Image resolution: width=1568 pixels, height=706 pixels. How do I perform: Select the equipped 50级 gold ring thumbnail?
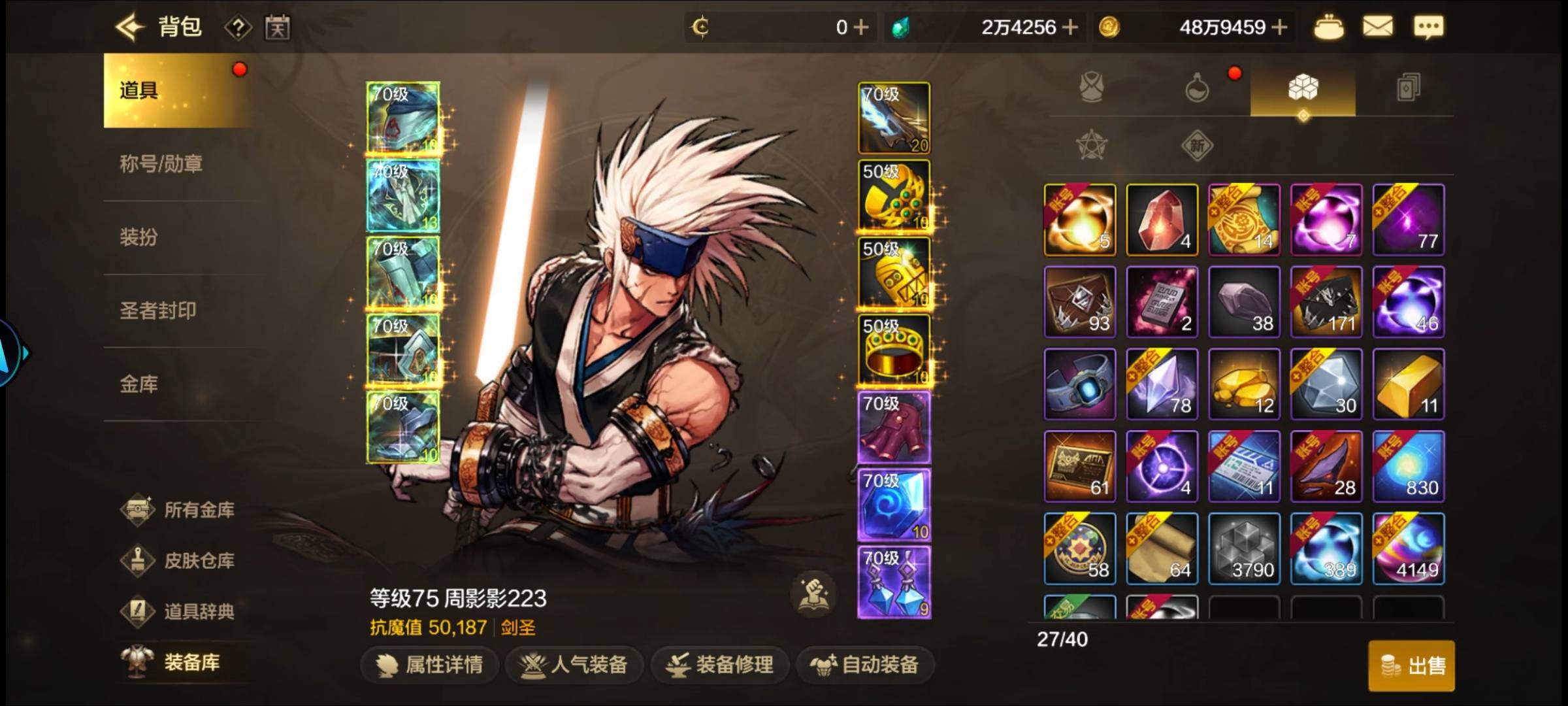[893, 348]
